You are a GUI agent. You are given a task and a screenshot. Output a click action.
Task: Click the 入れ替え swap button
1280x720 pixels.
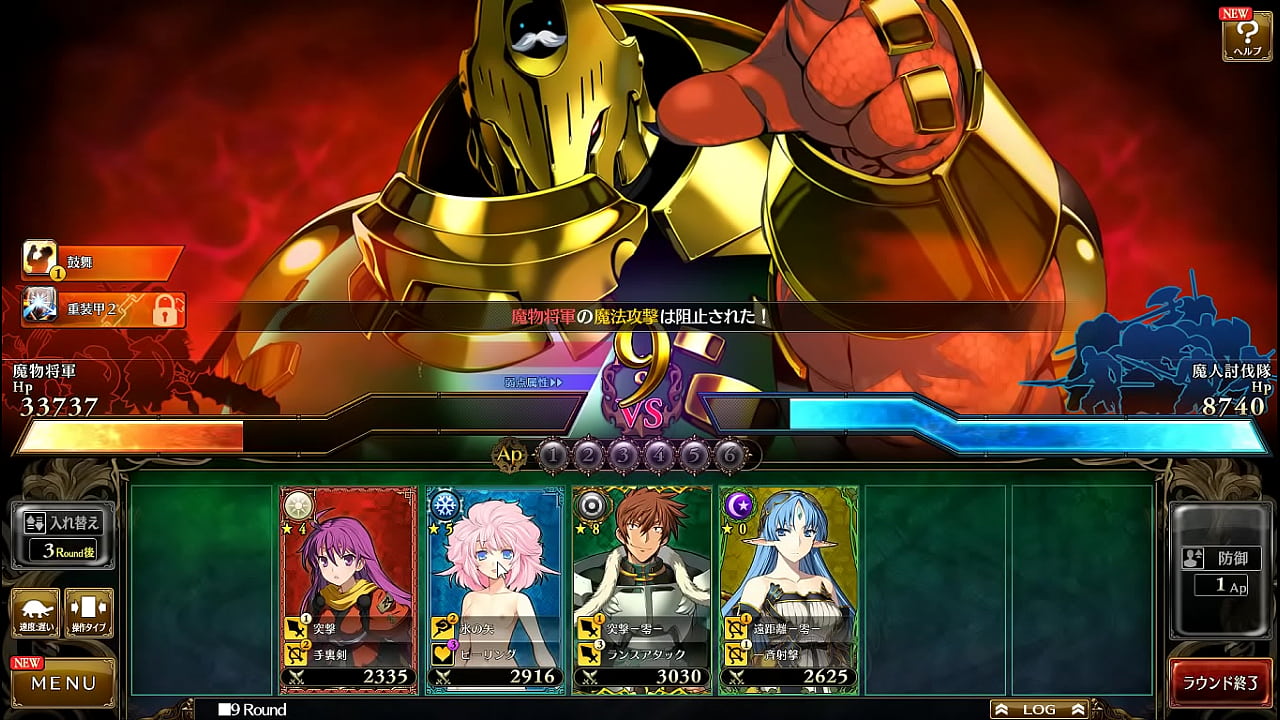point(62,535)
